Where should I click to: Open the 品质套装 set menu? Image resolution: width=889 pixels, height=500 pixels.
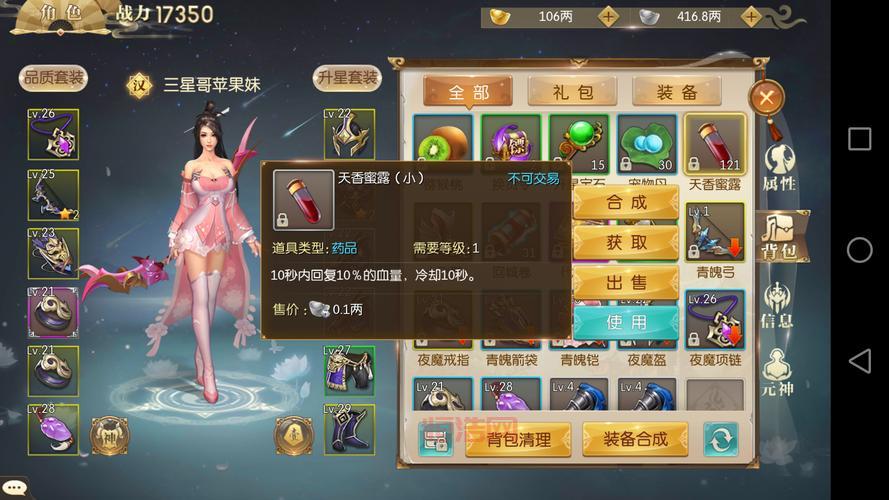54,78
